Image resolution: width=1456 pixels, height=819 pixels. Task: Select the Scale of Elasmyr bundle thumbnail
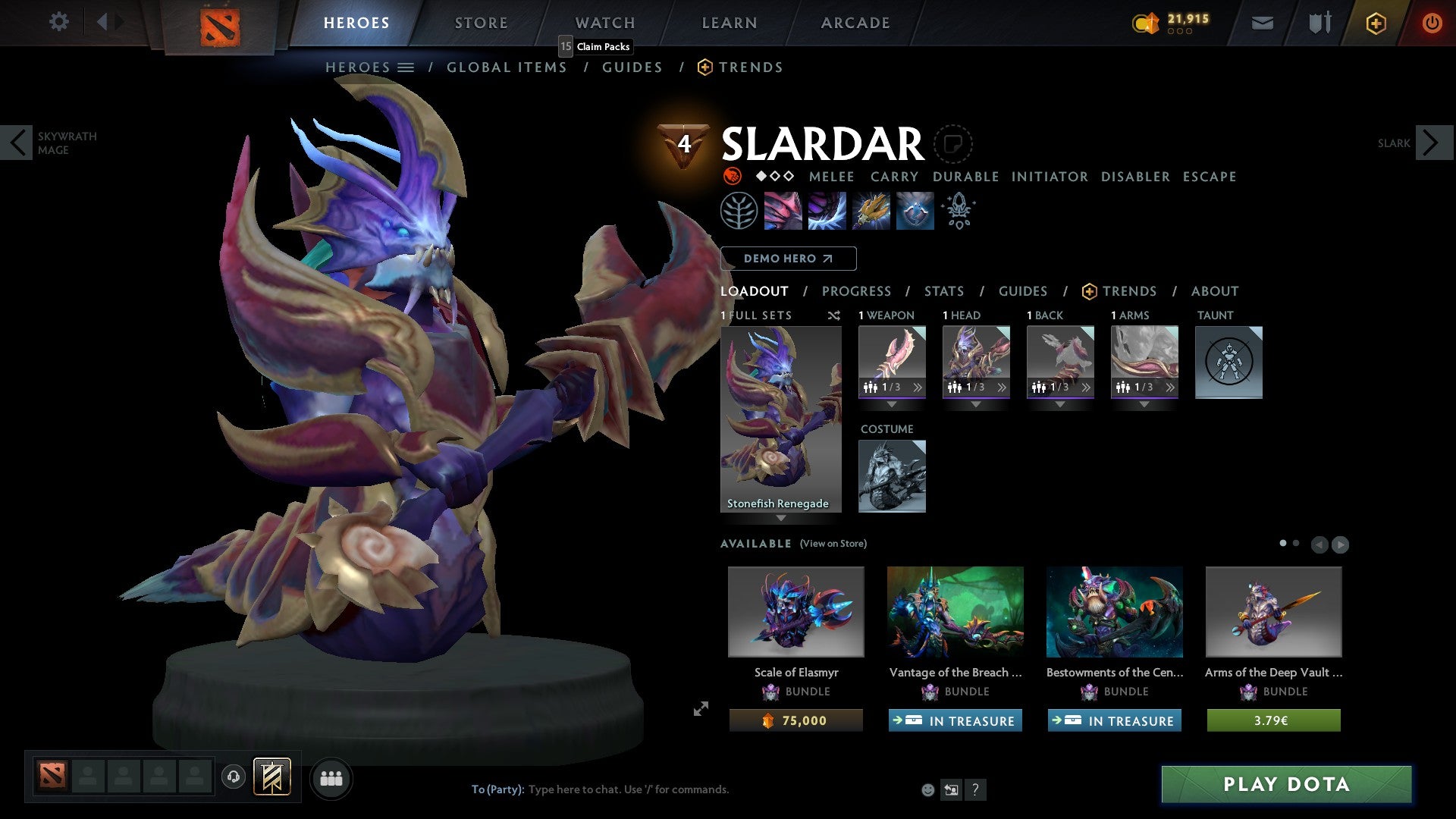[x=795, y=612]
